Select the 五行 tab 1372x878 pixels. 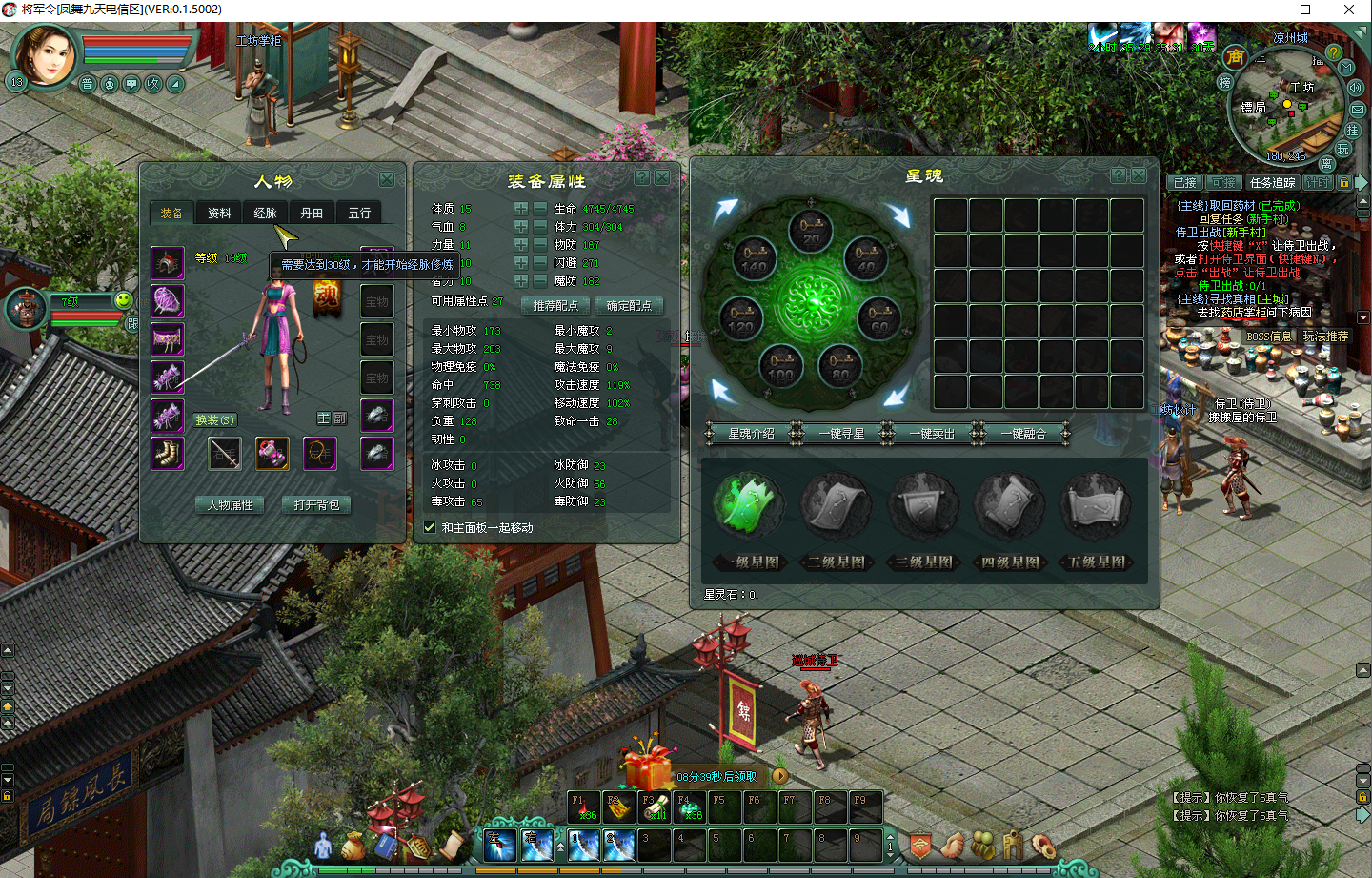359,214
